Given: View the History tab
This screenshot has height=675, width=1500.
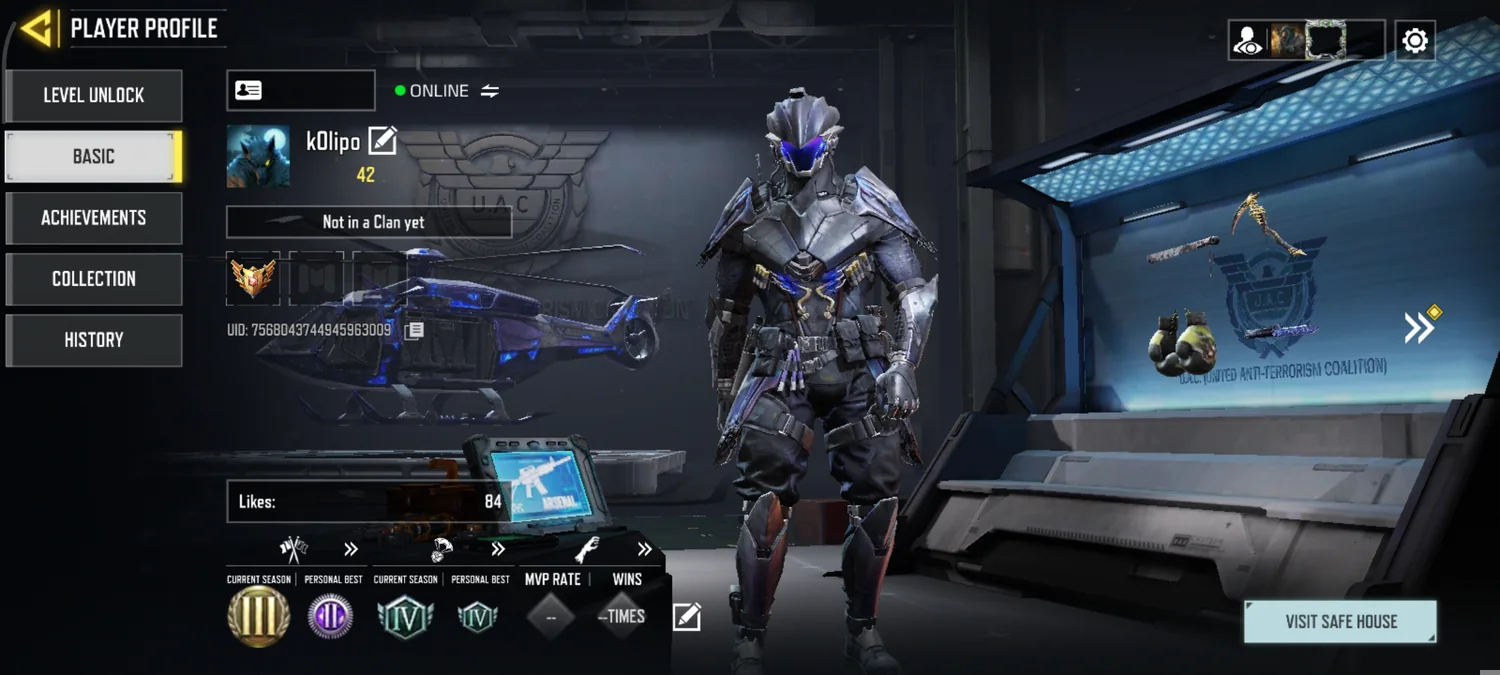Looking at the screenshot, I should point(94,340).
